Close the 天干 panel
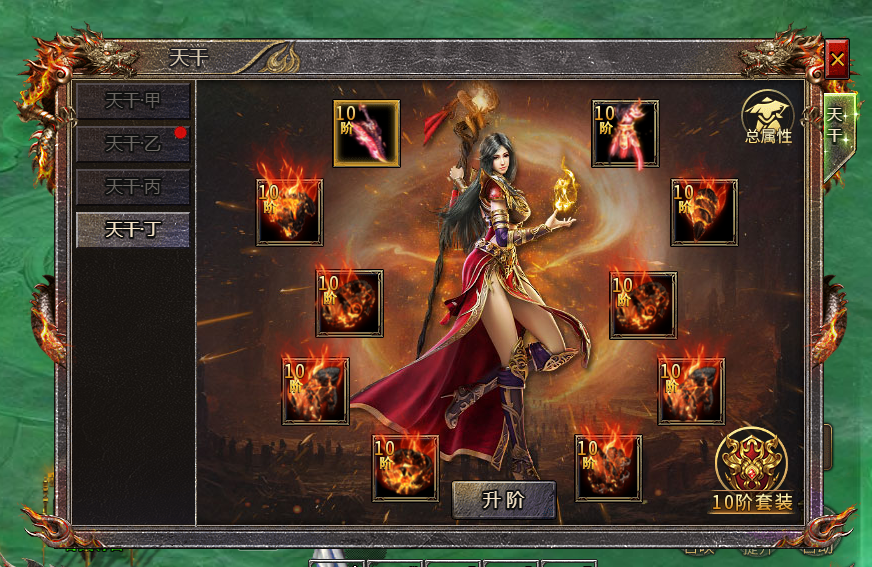 (x=837, y=61)
